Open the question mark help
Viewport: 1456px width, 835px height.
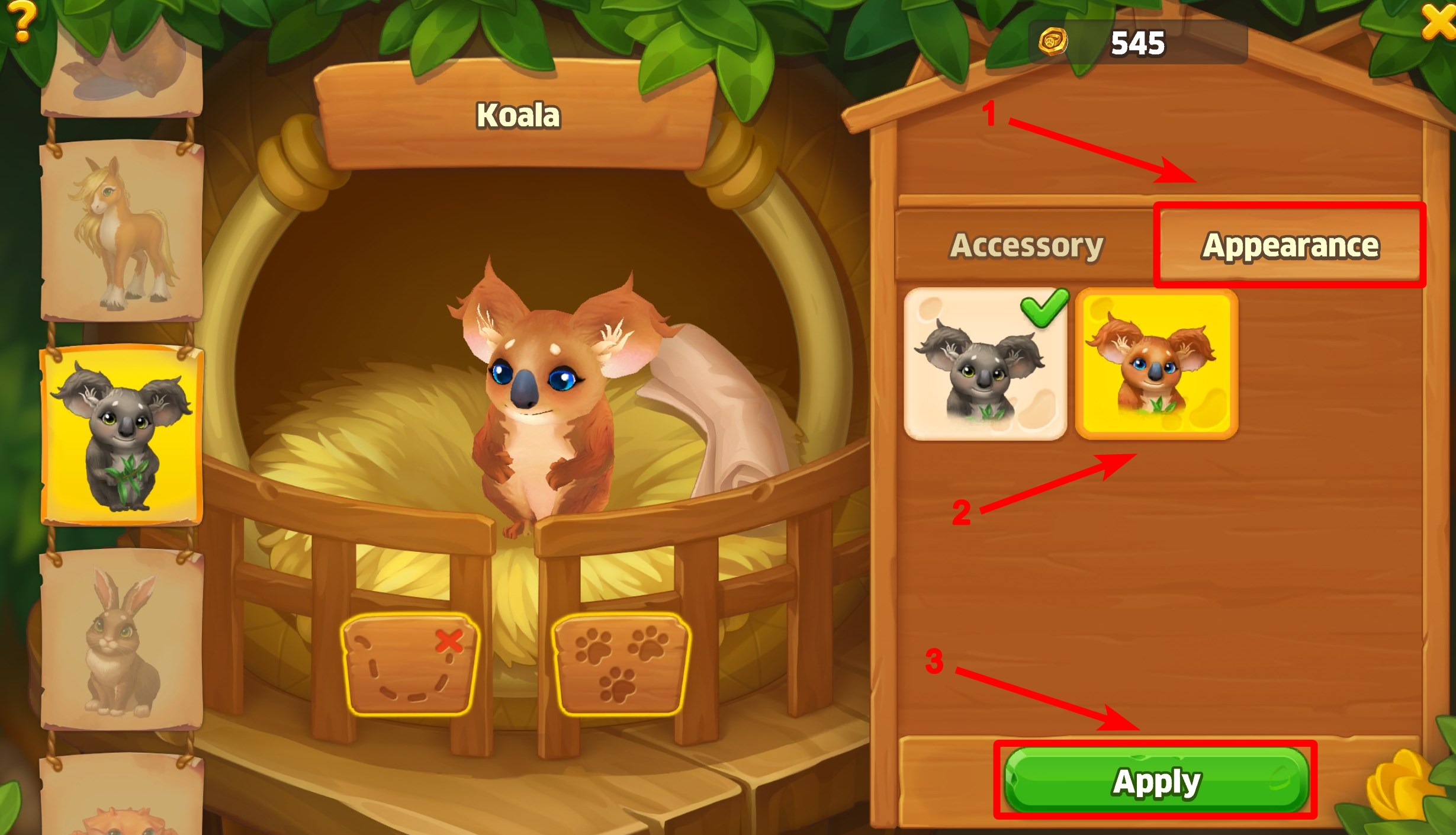pos(21,21)
